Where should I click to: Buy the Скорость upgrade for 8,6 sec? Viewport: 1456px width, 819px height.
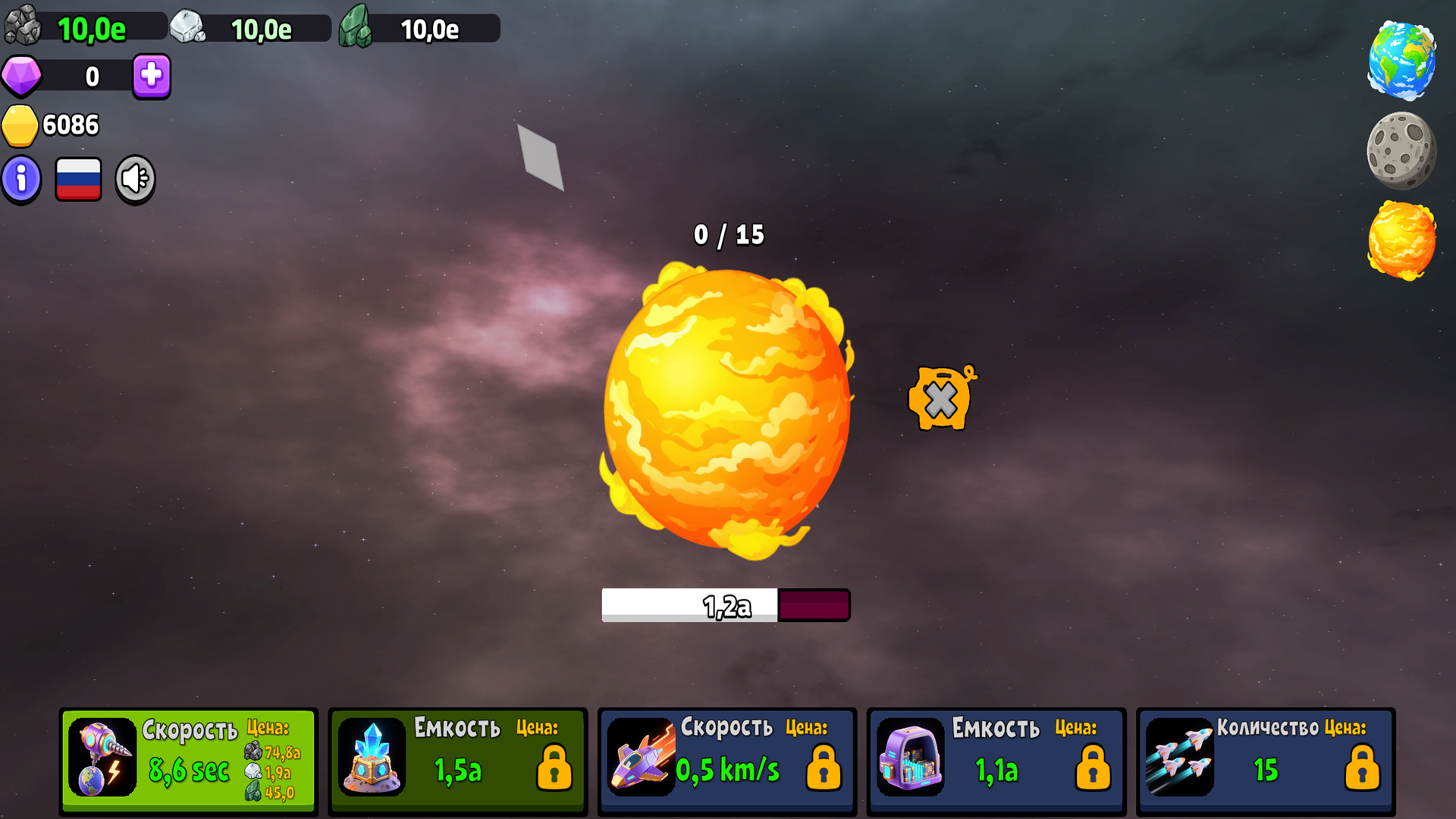coord(188,760)
